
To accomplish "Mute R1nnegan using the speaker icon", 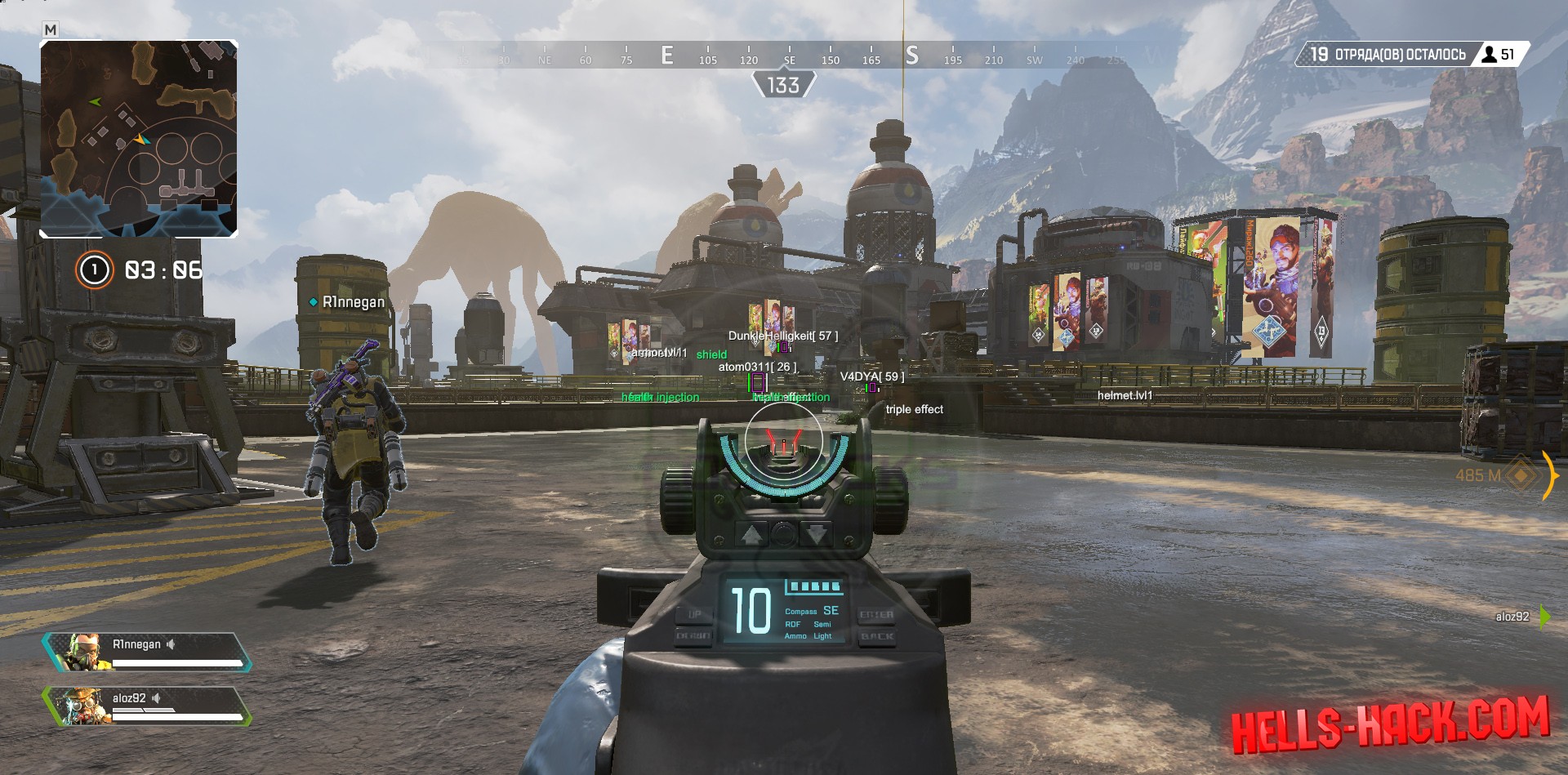I will tap(171, 644).
